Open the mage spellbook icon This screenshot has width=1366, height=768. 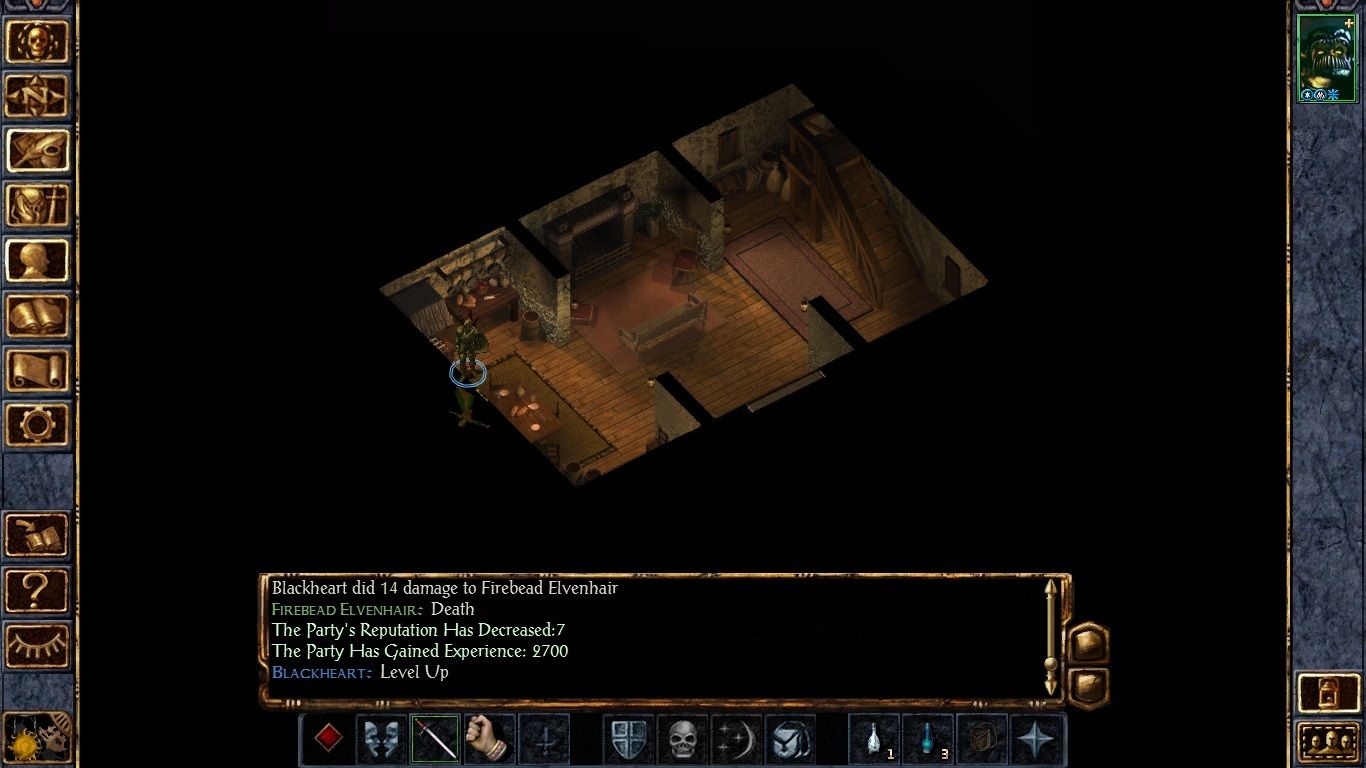pyautogui.click(x=38, y=317)
